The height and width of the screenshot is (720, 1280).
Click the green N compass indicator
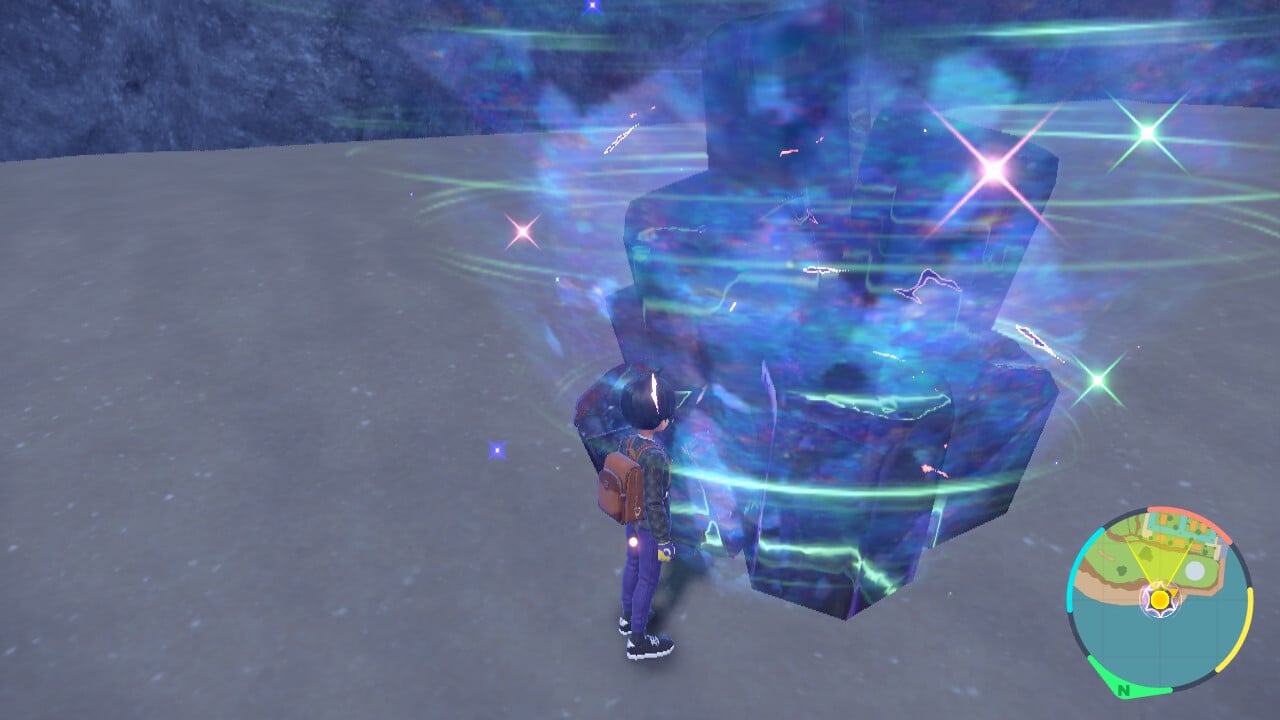coord(1125,690)
